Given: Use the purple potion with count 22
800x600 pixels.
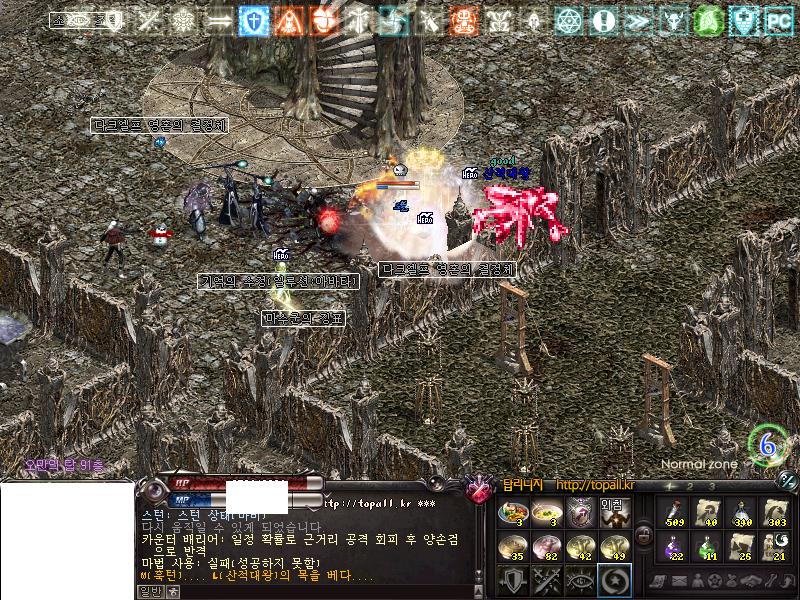Looking at the screenshot, I should [674, 546].
